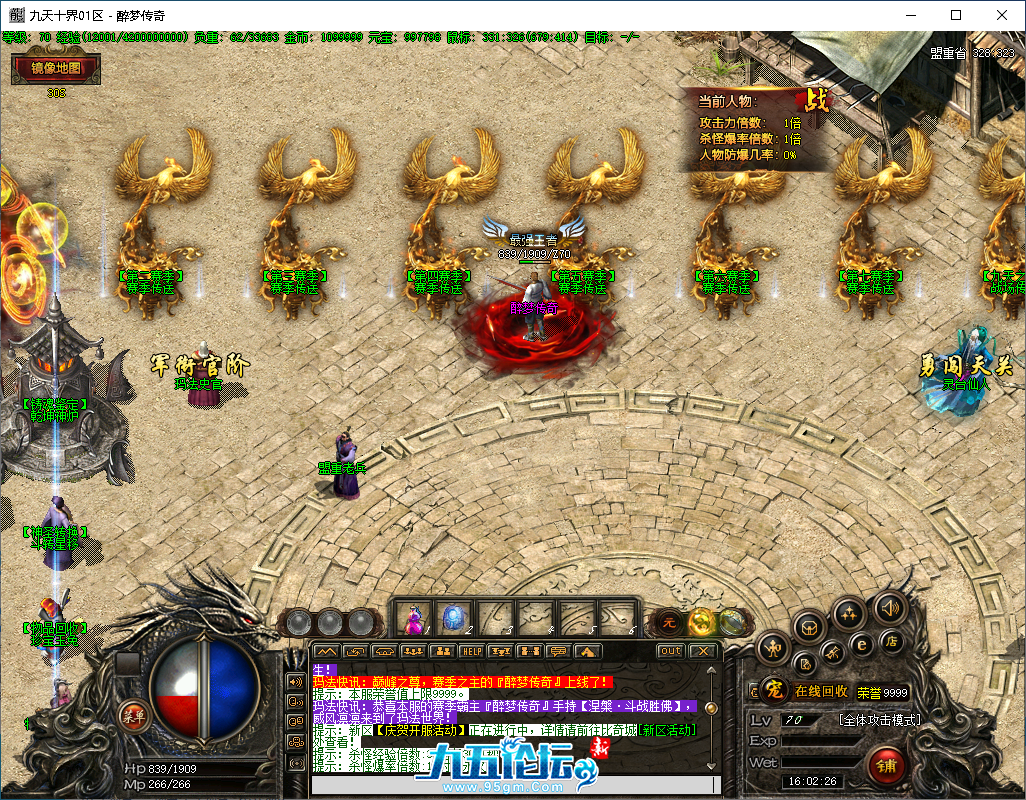
Task: Open the red 铺 stall button
Action: 884,765
